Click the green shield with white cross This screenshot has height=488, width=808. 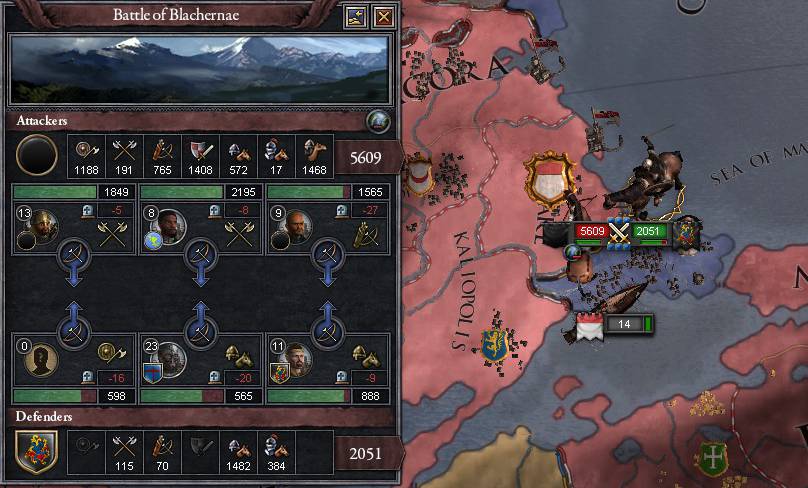click(x=713, y=458)
